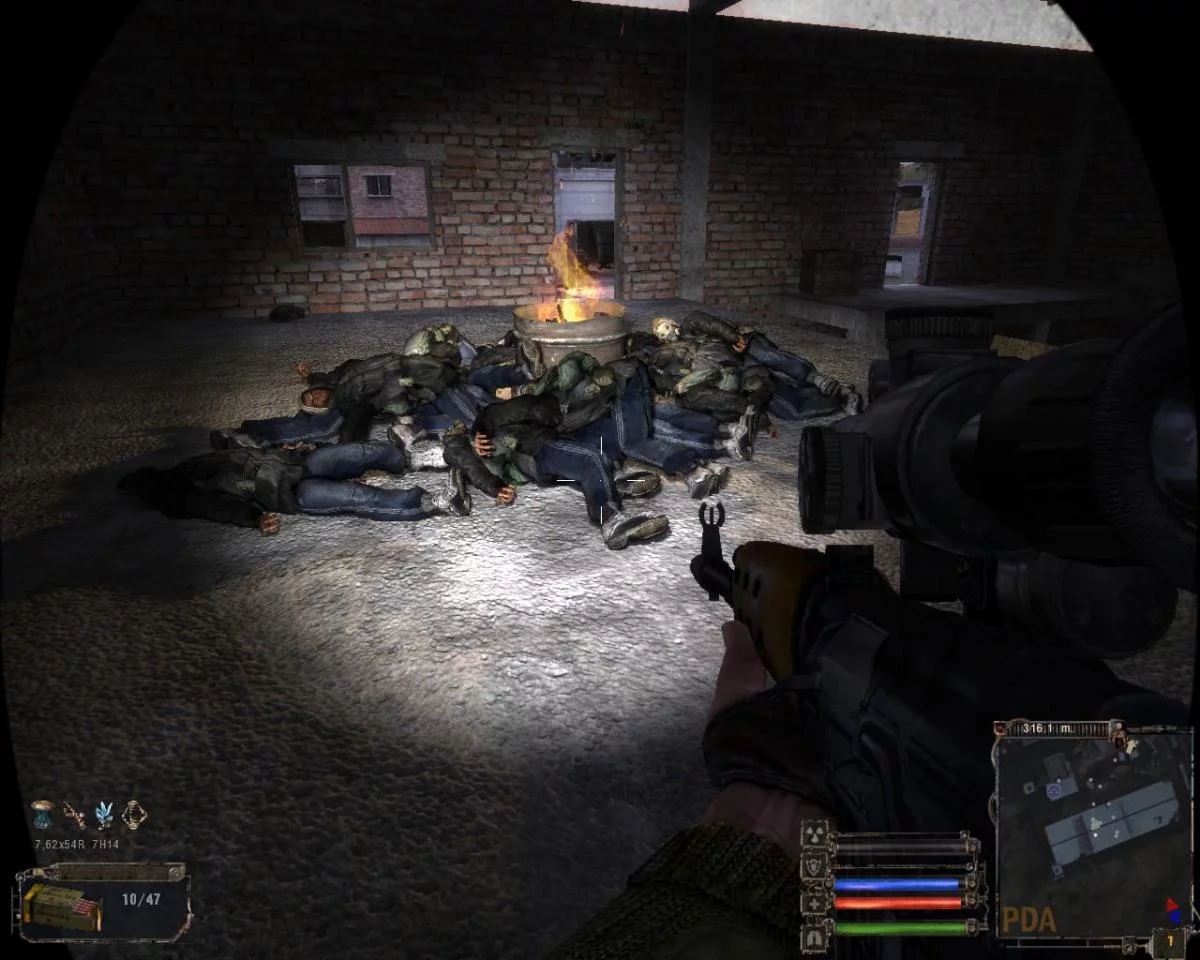This screenshot has height=960, width=1200.
Task: Click the round purple marker on the minimap
Action: coord(1054,790)
